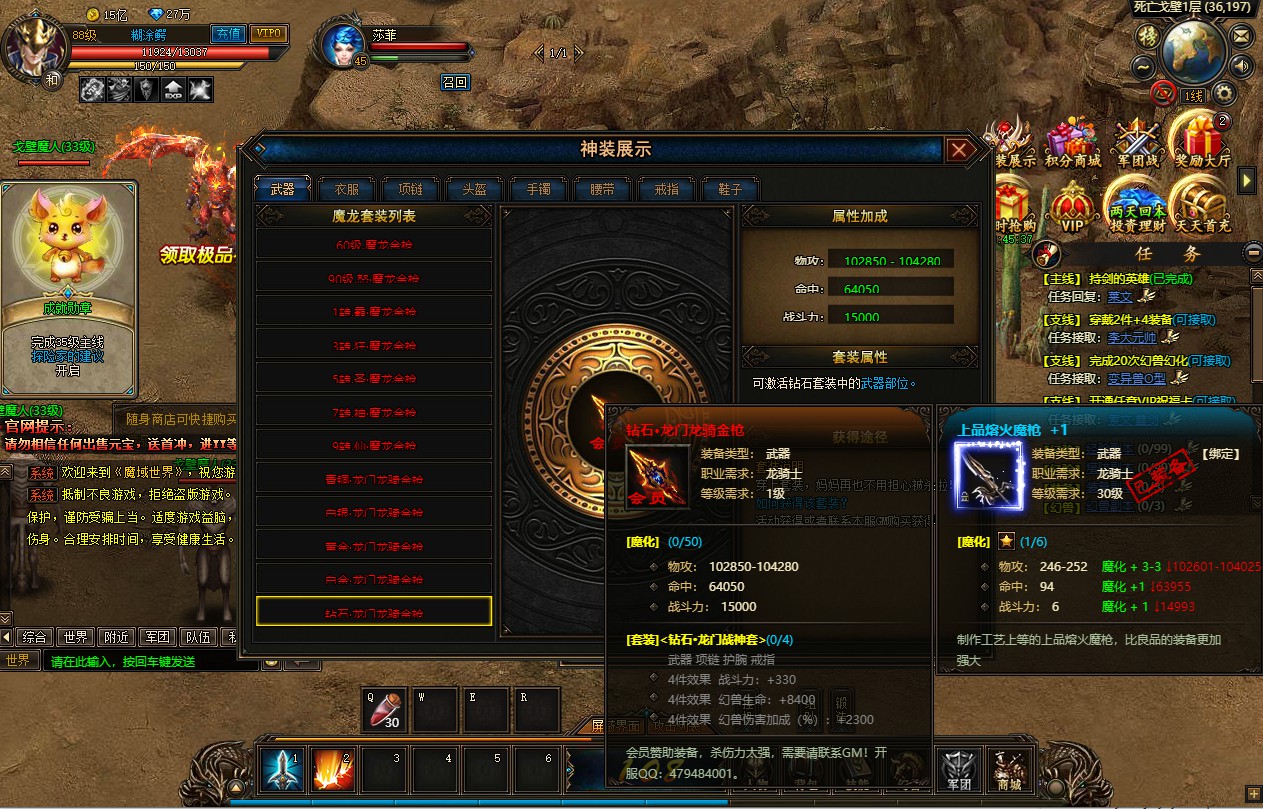Open the mail envelope icon
This screenshot has width=1263, height=809.
tap(1241, 36)
